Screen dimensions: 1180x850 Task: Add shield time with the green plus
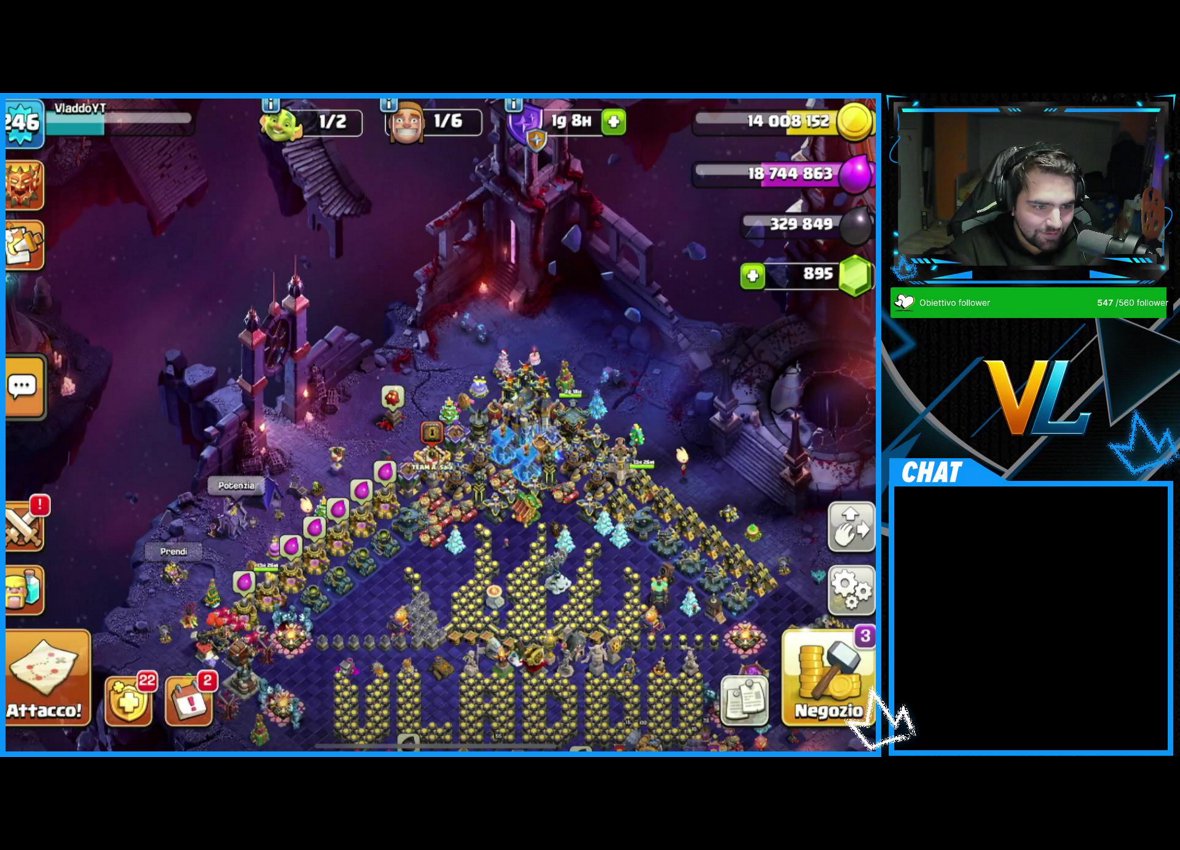pyautogui.click(x=613, y=122)
